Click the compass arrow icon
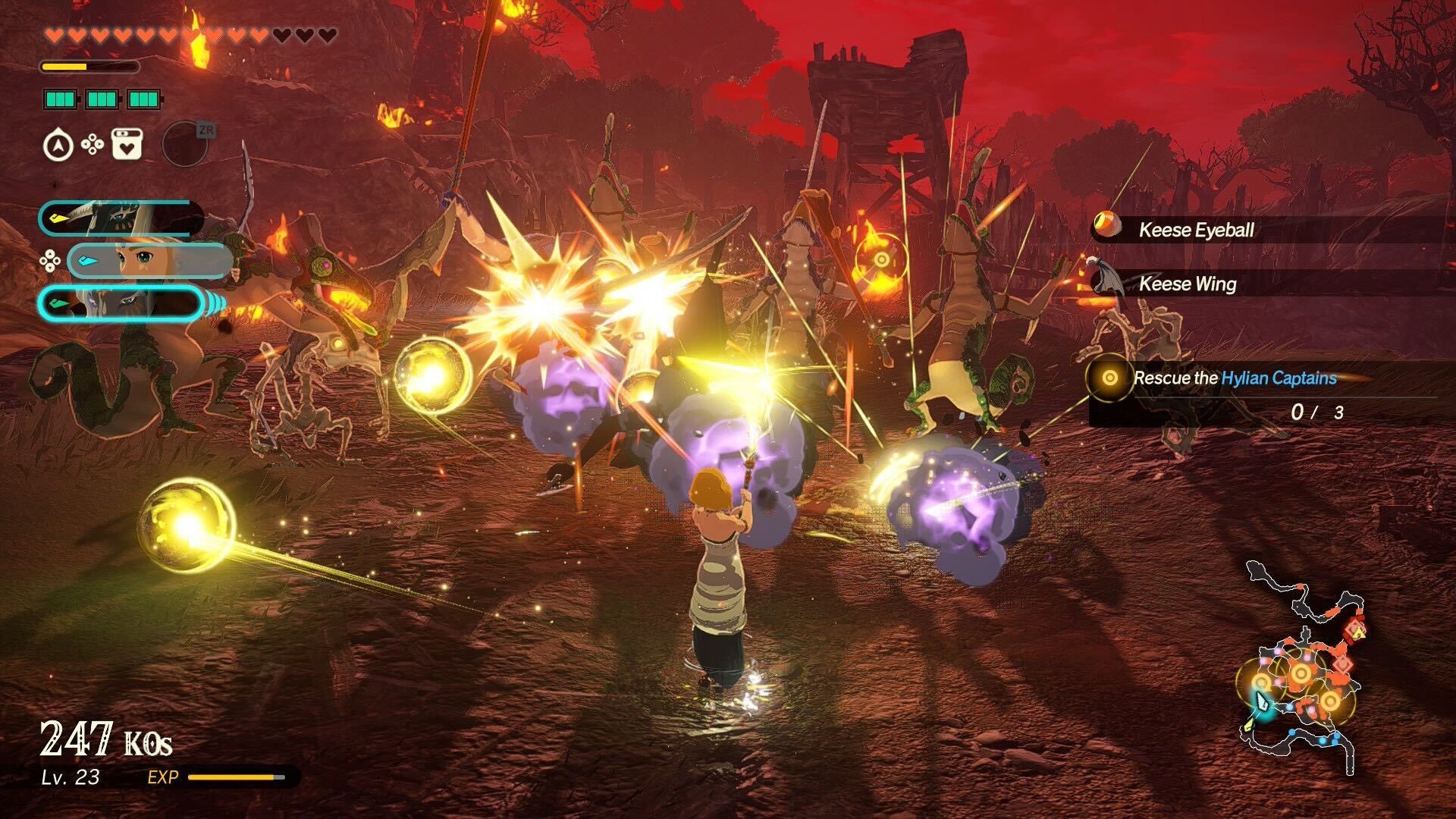The height and width of the screenshot is (819, 1456). (58, 145)
